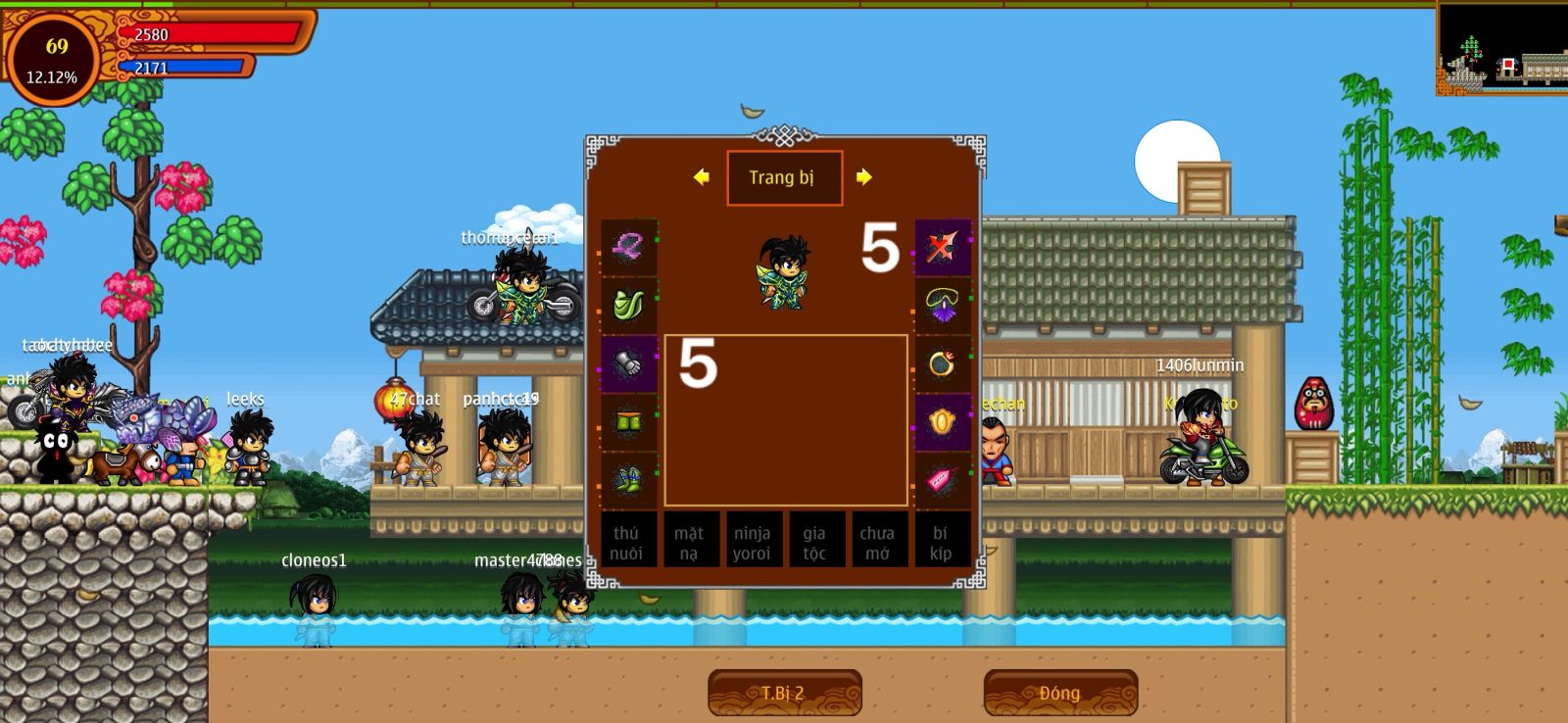Switch to T.Bị 2 equipment set
The width and height of the screenshot is (1568, 723).
(784, 693)
